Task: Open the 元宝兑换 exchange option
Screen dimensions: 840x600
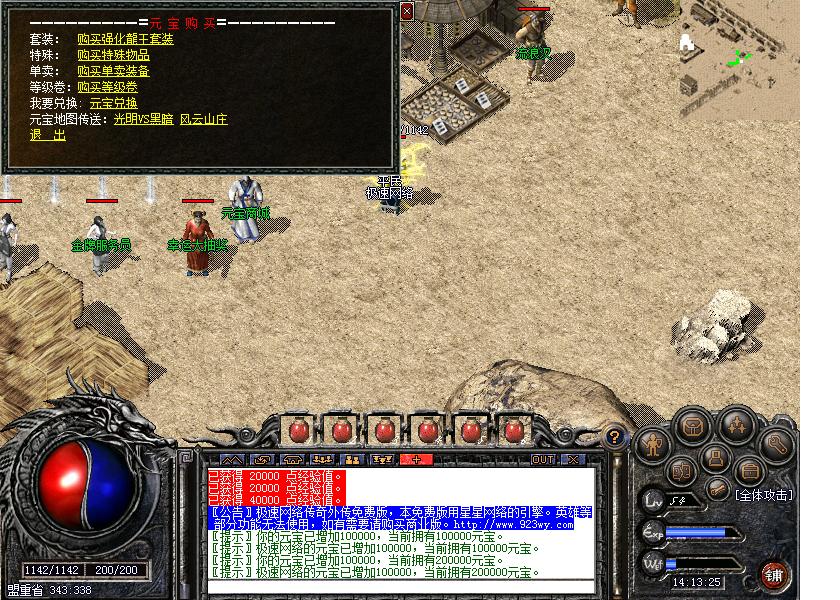Action: (x=113, y=103)
